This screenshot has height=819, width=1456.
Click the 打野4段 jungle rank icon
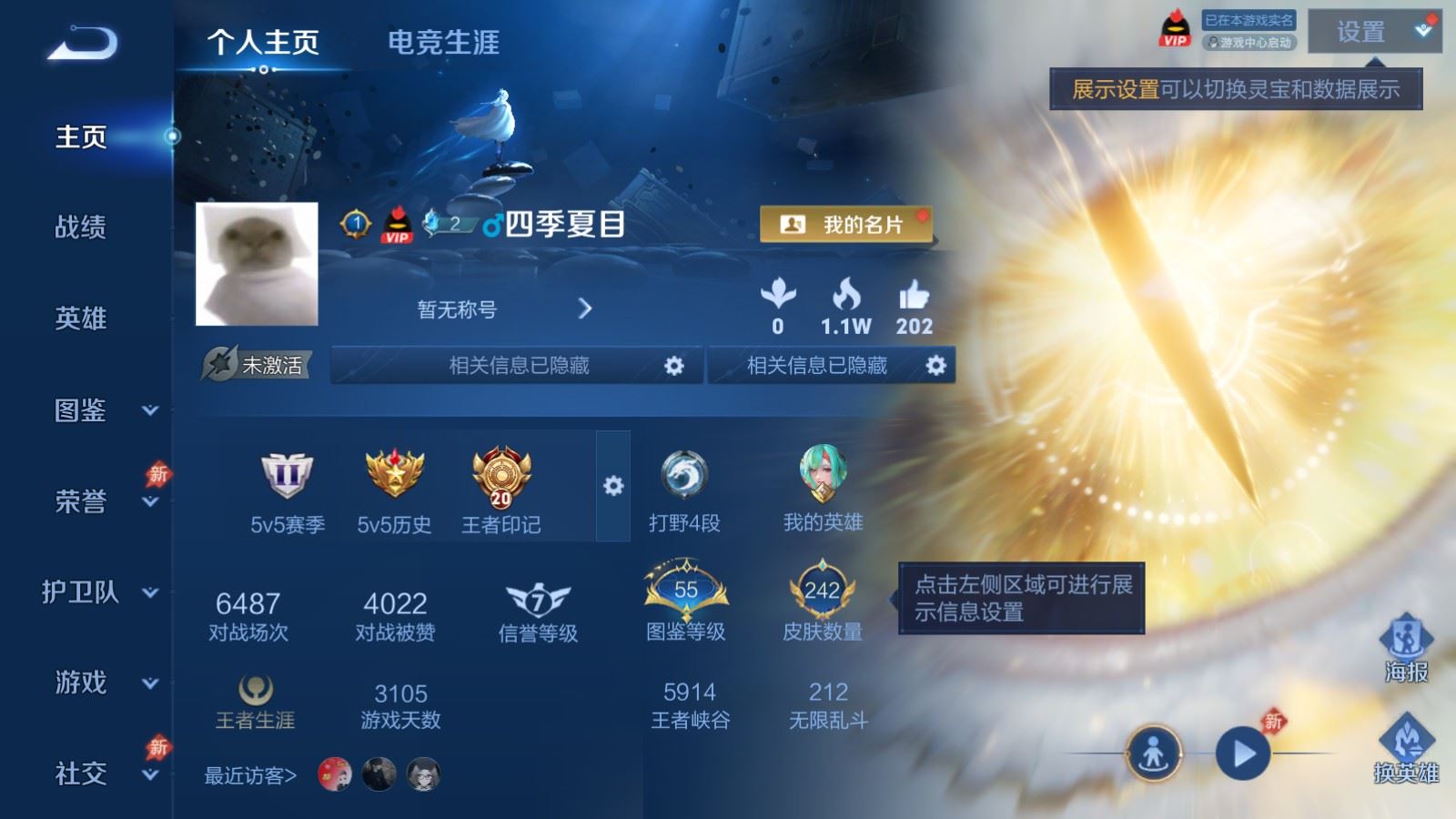[x=687, y=473]
